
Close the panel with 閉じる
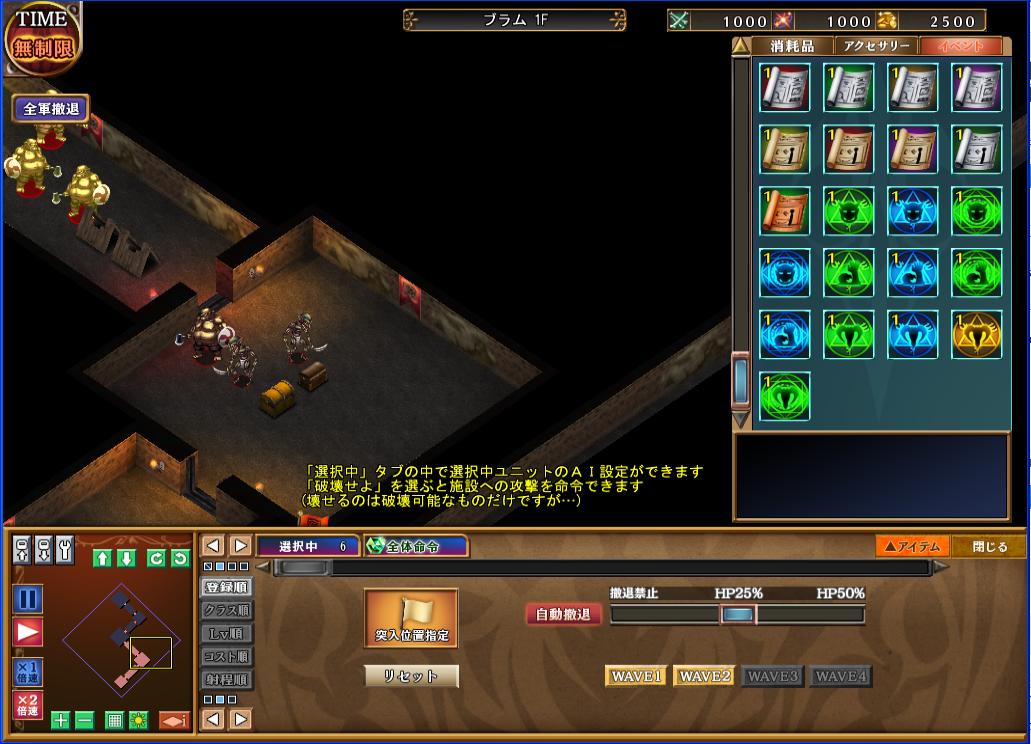[988, 546]
